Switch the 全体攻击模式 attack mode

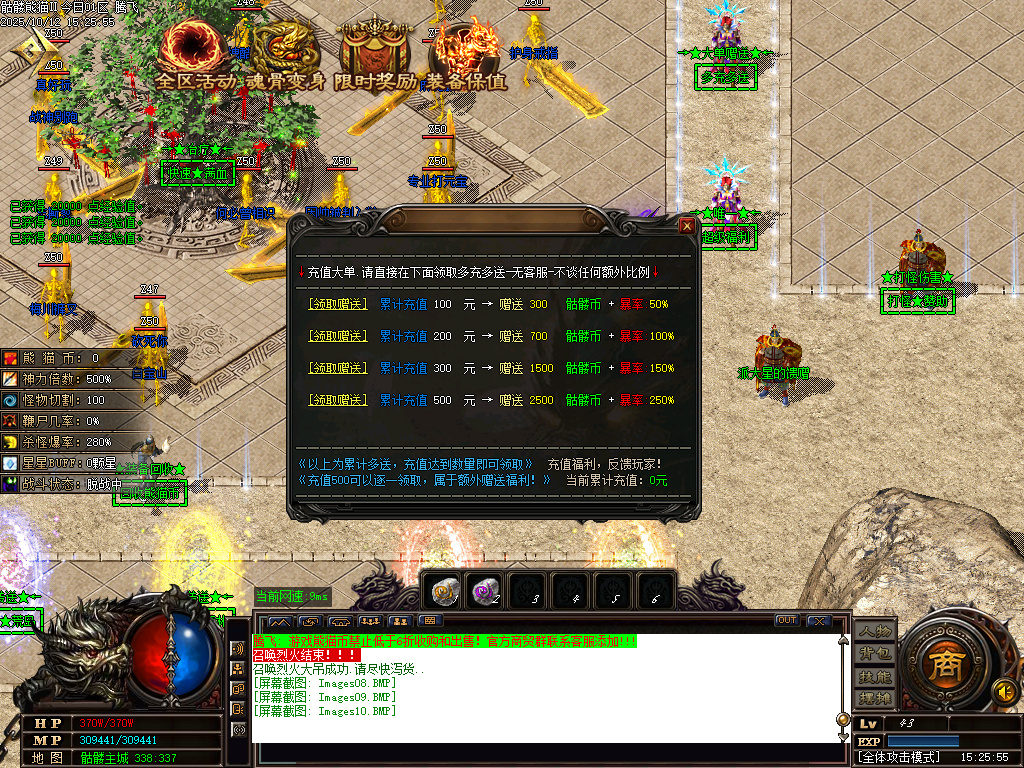(x=899, y=758)
